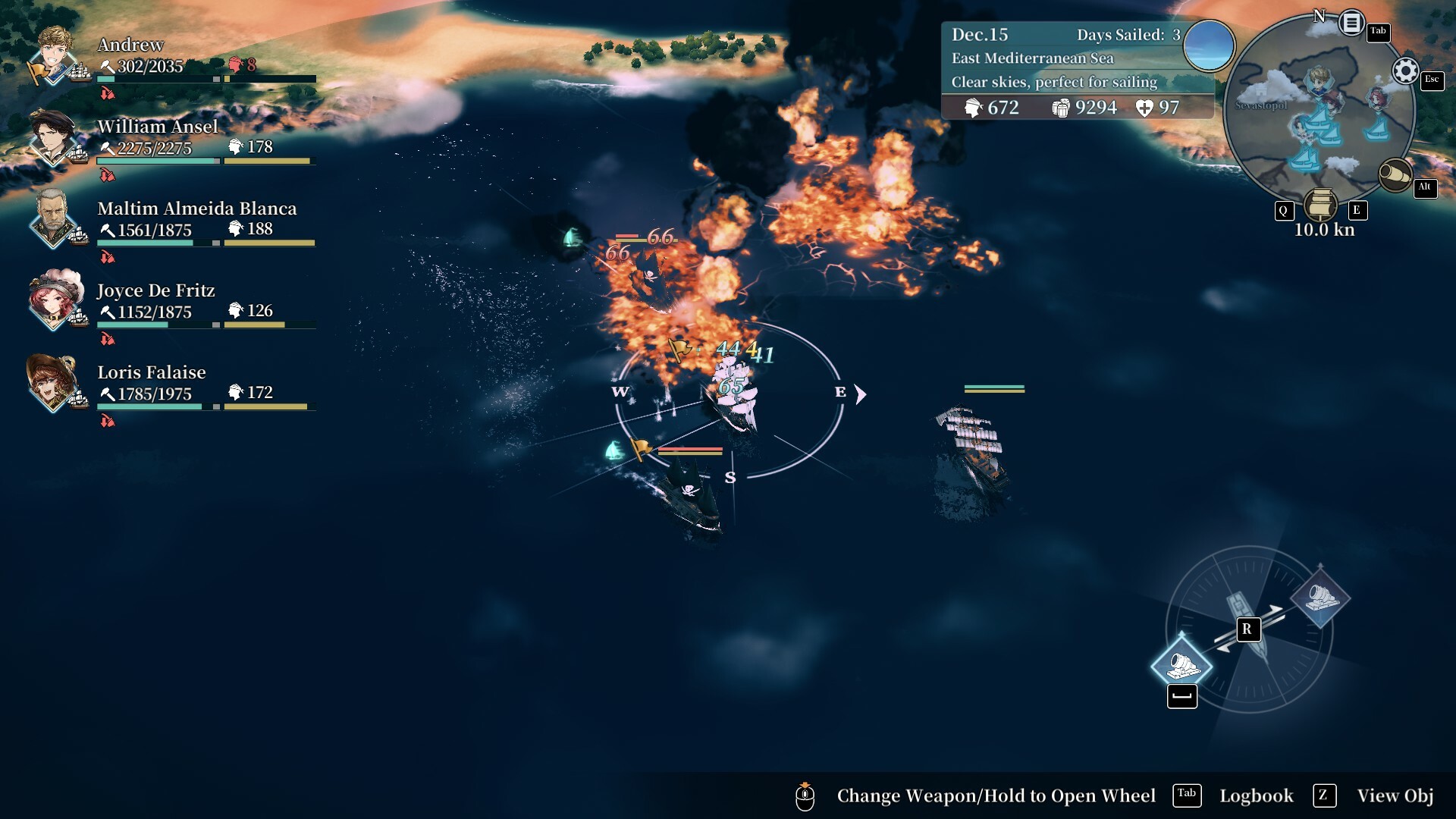Toggle the R weapon swap arrows on the compass
The image size is (1456, 819).
tap(1247, 629)
